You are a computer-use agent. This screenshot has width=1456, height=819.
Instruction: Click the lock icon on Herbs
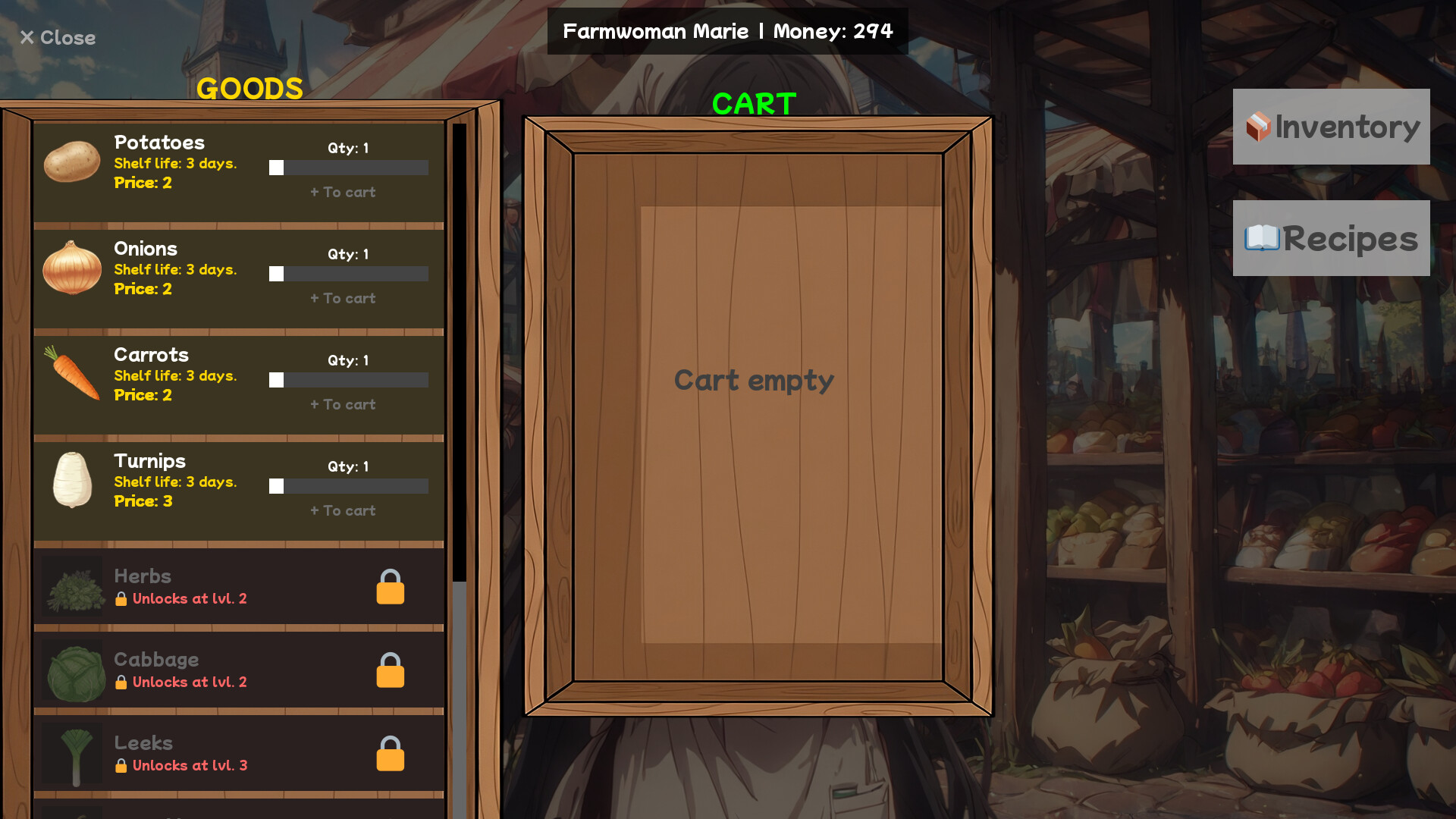point(390,586)
